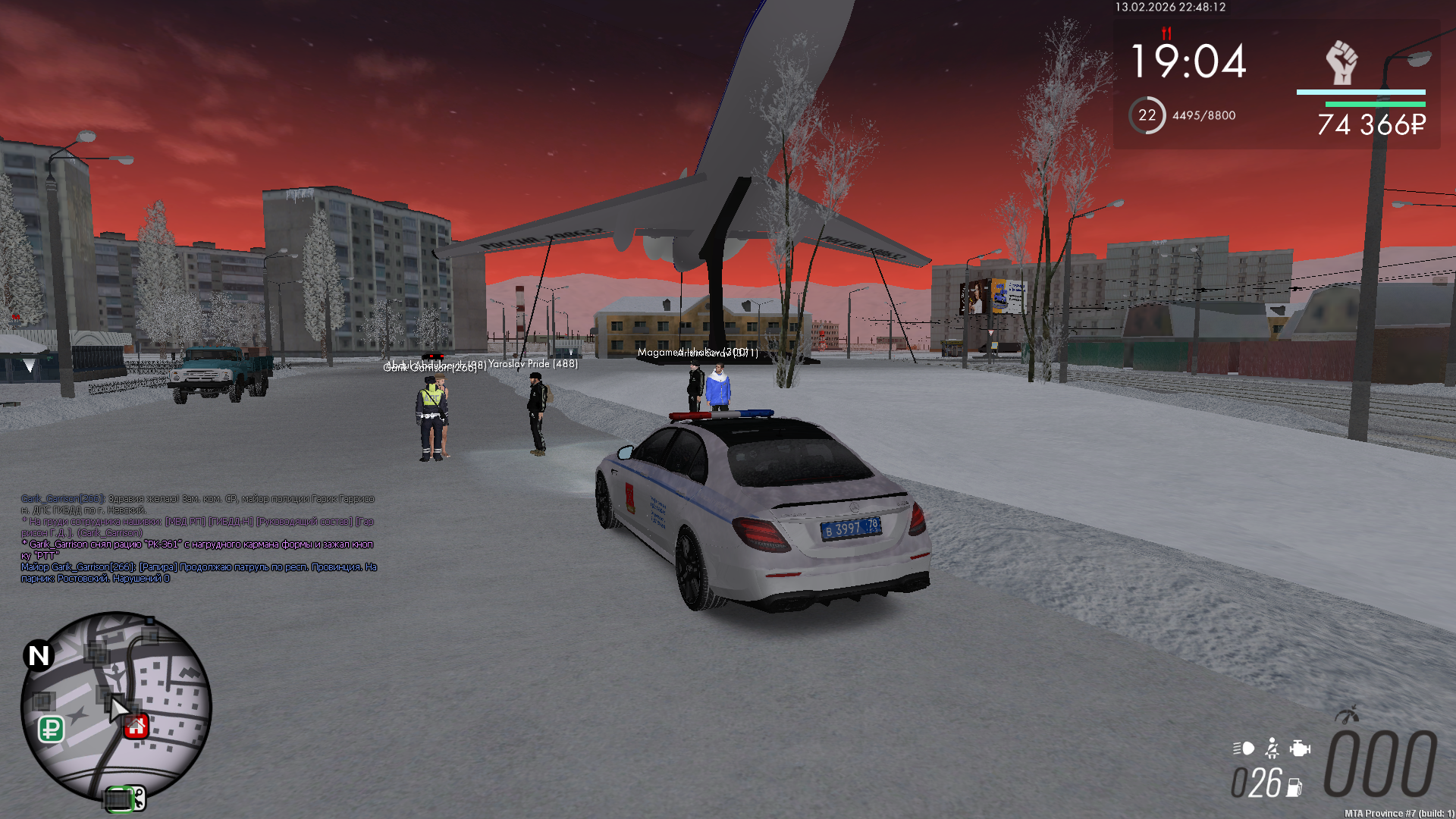The height and width of the screenshot is (819, 1456).
Task: Select the green ruble marker on minimap
Action: pos(51,729)
